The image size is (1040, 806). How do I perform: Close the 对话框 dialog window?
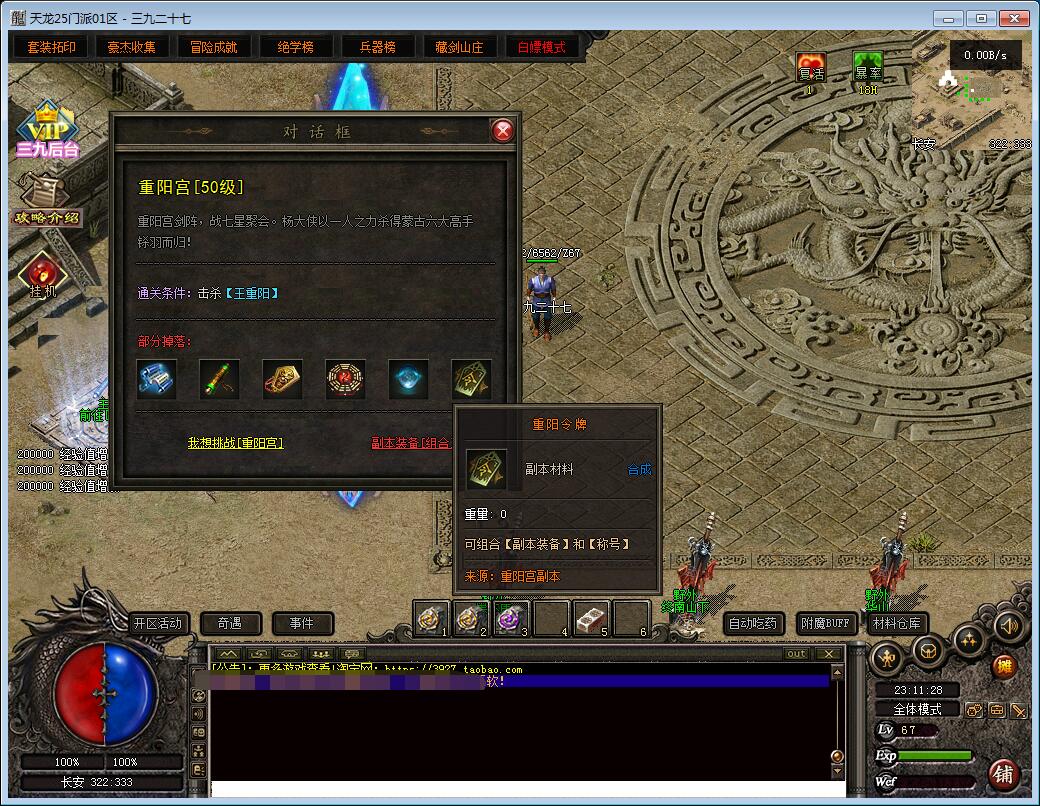[503, 131]
